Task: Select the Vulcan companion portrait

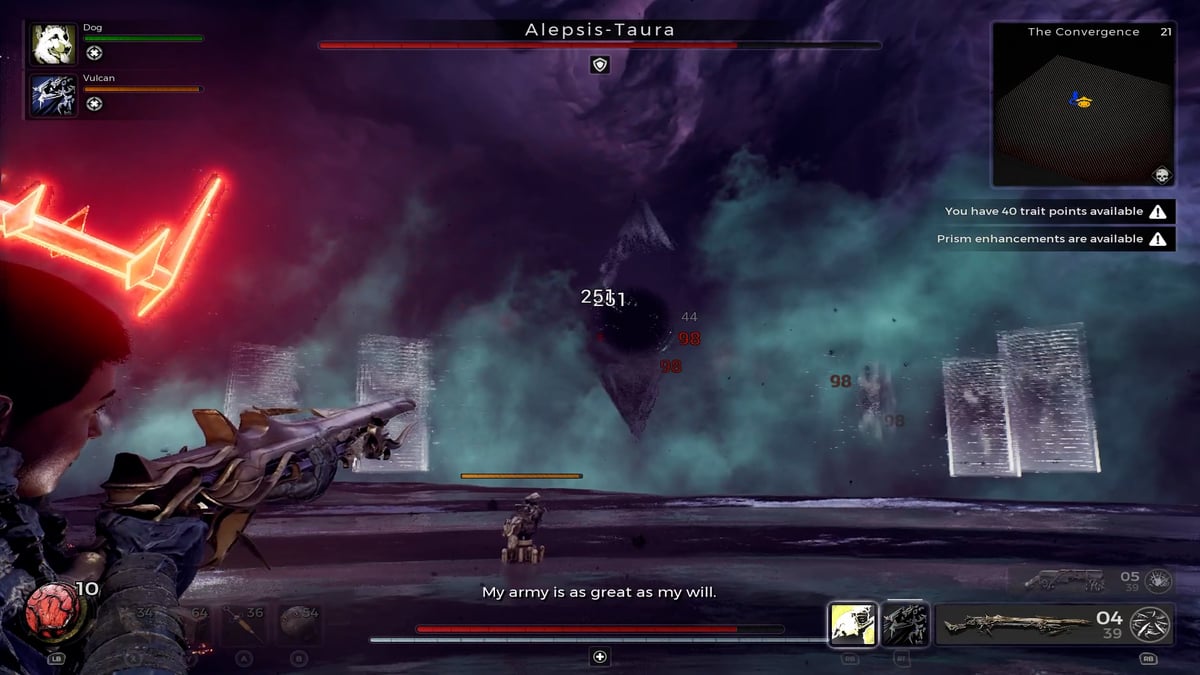Action: (x=54, y=95)
